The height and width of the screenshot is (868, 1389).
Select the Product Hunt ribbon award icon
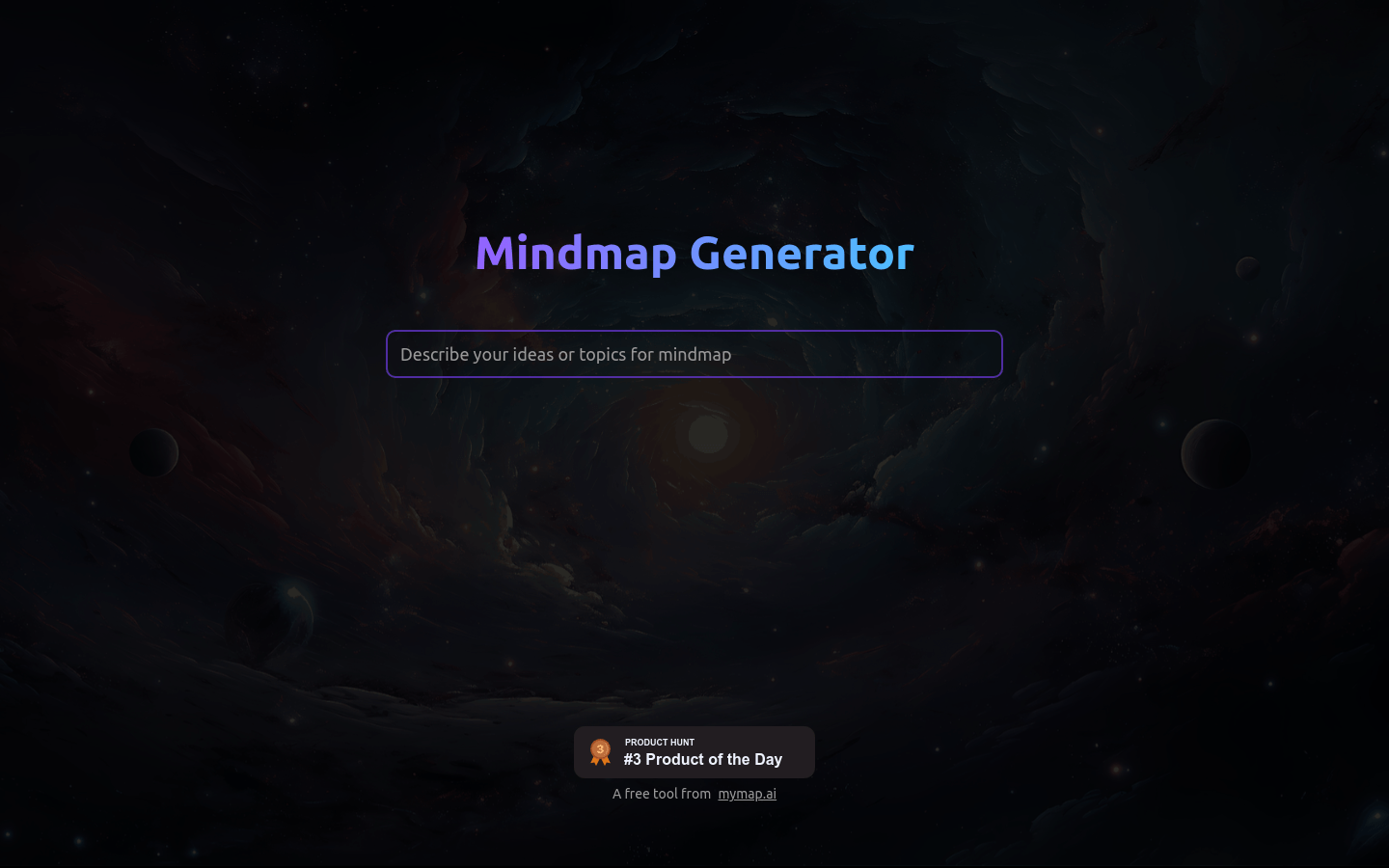600,751
